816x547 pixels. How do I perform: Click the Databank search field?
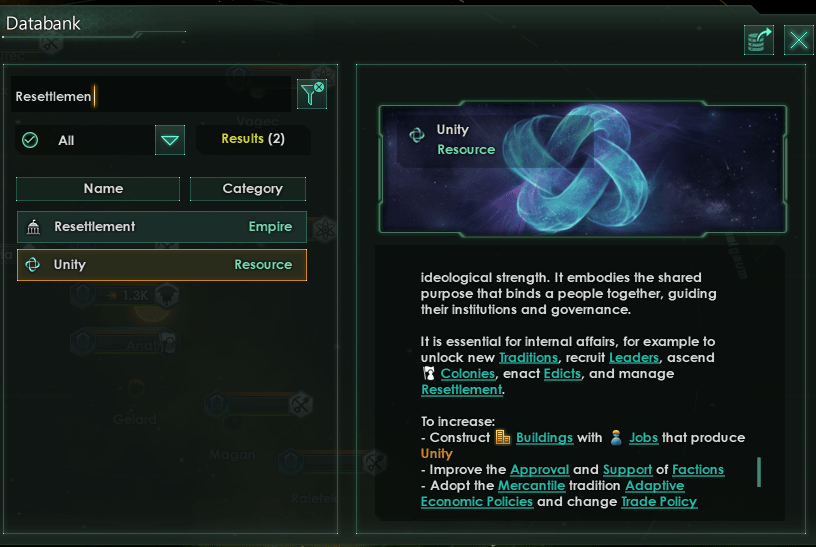150,97
